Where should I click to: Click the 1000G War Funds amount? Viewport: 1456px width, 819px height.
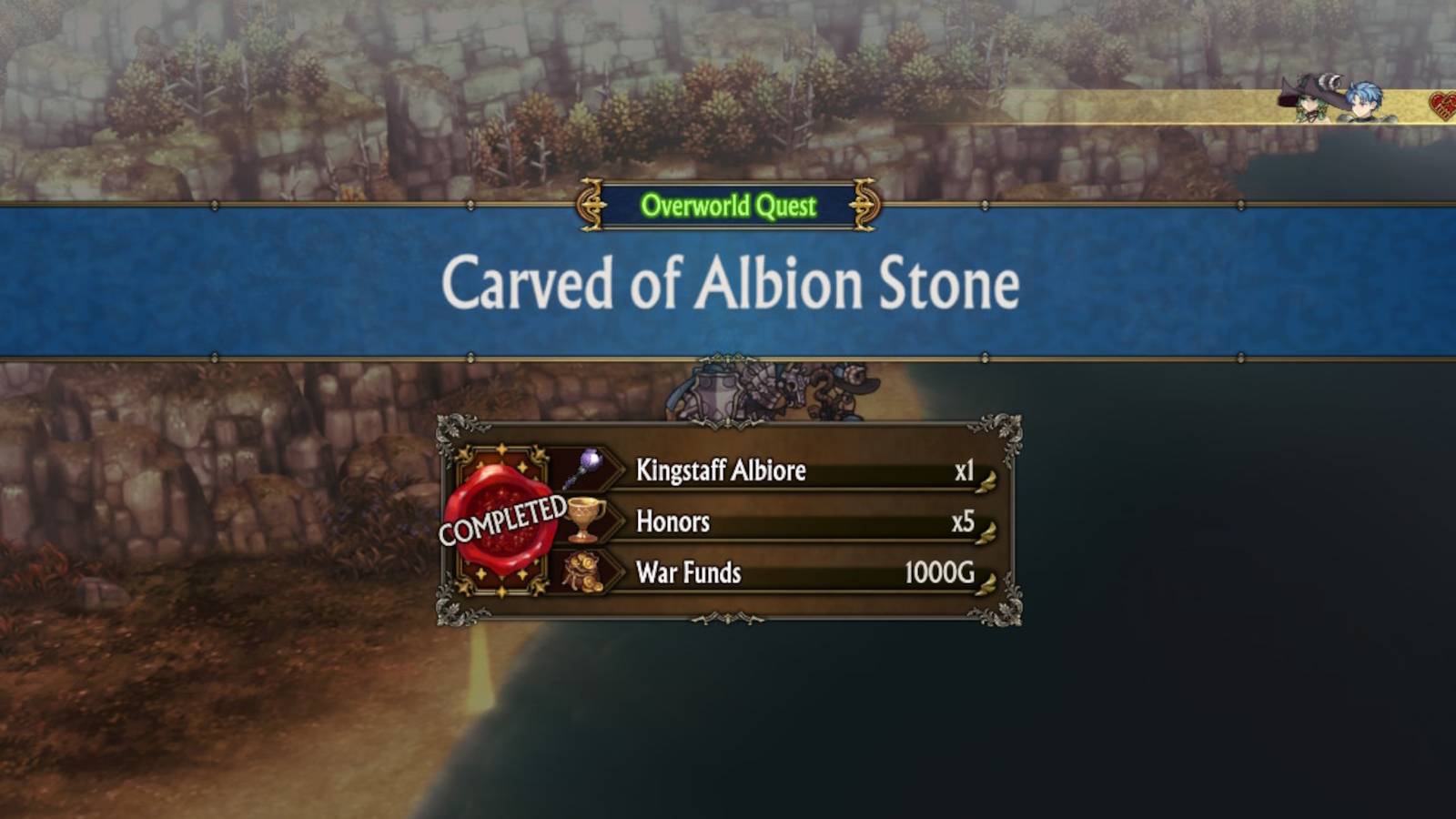tap(937, 572)
